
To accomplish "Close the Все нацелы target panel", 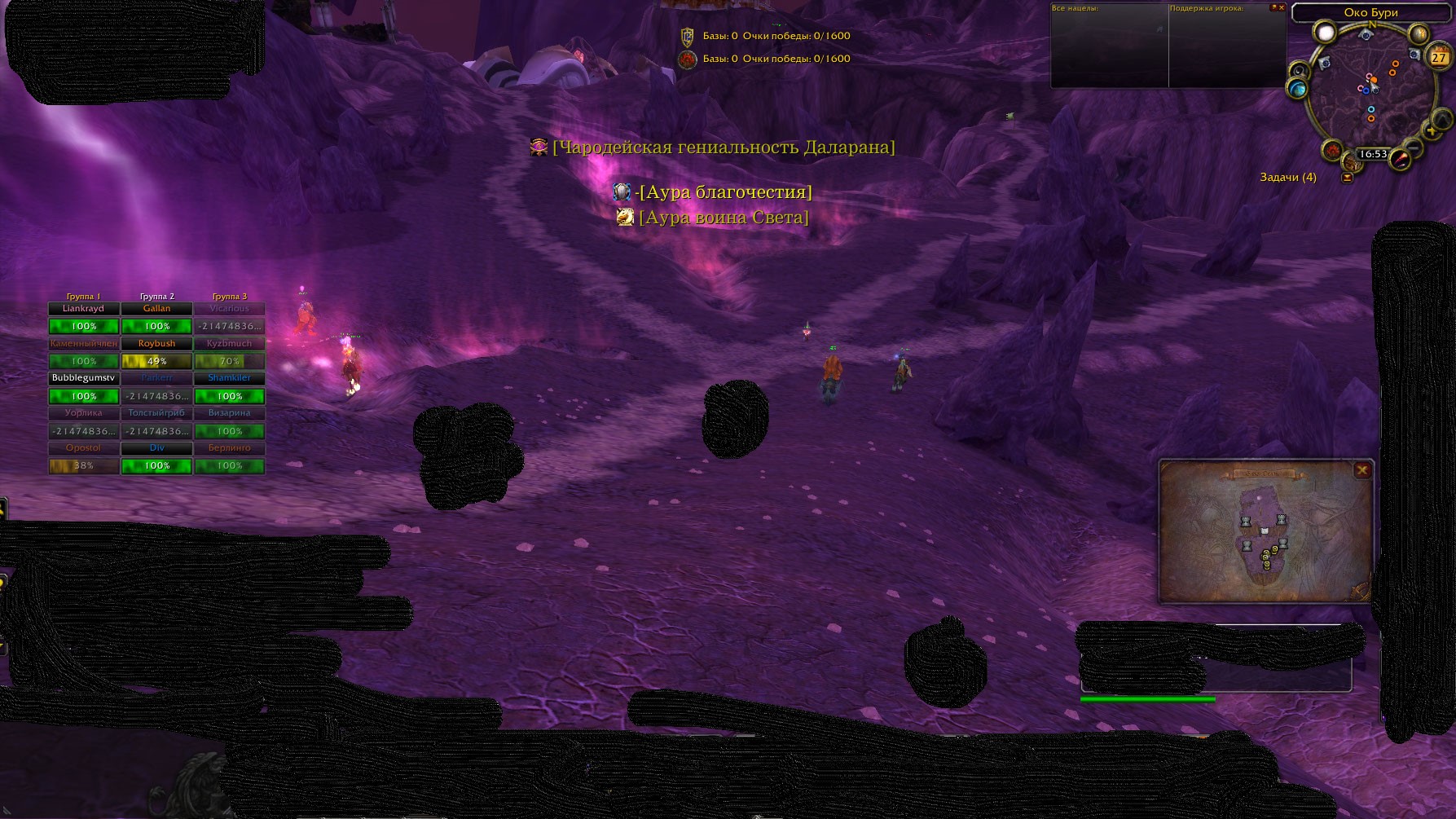I will pyautogui.click(x=1281, y=8).
